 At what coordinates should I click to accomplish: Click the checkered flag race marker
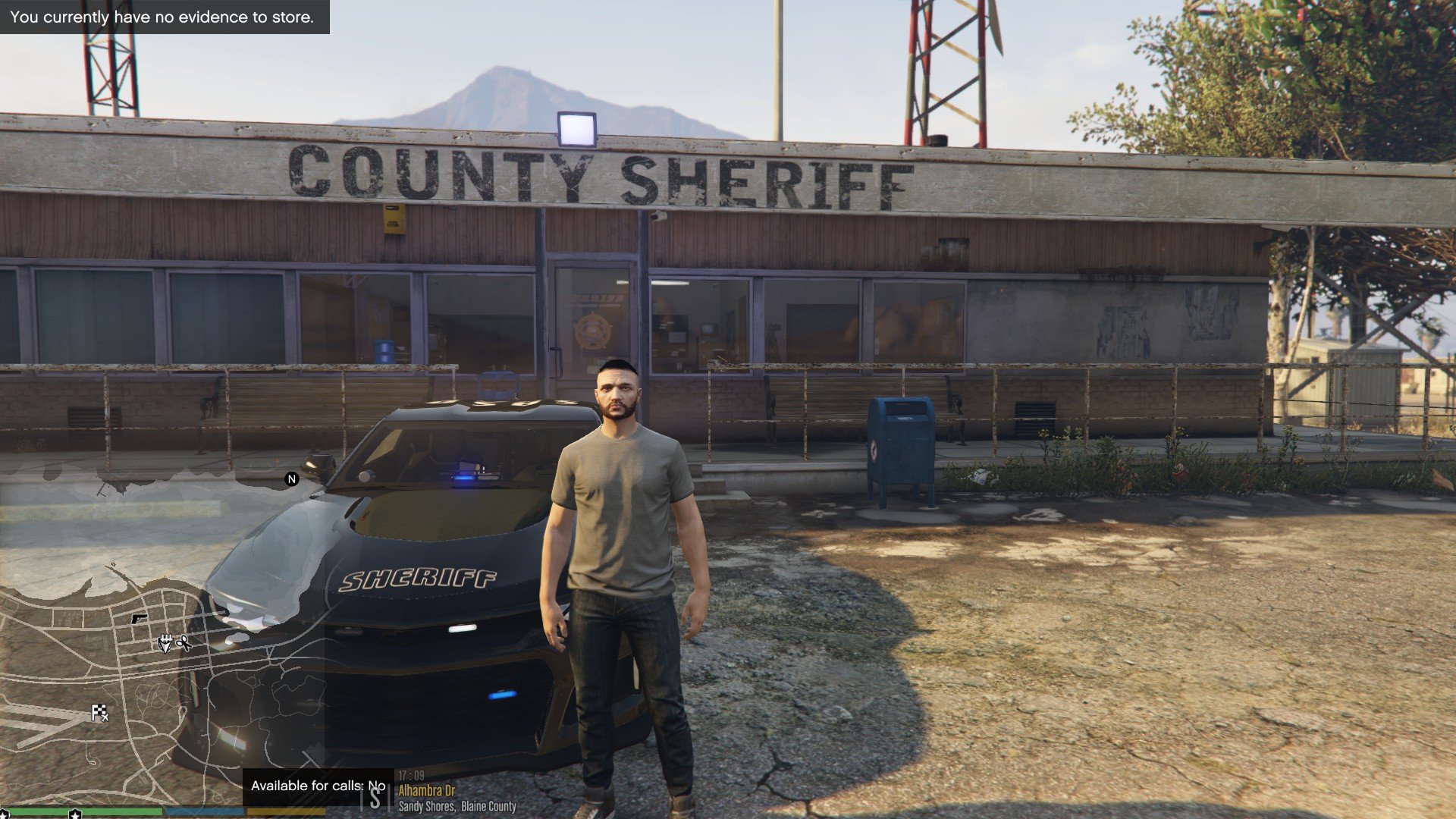[99, 713]
